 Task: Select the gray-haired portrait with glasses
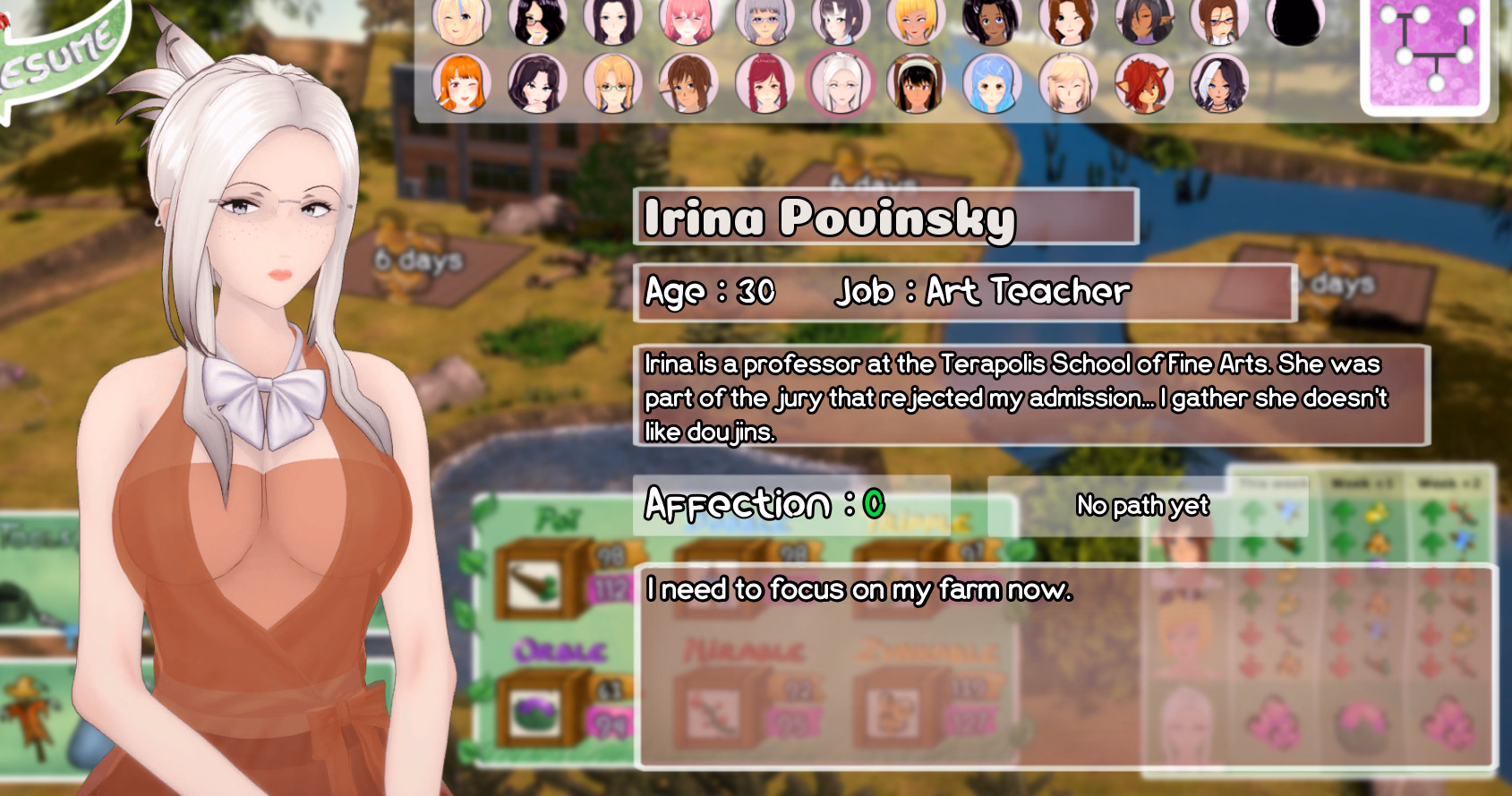[x=764, y=20]
